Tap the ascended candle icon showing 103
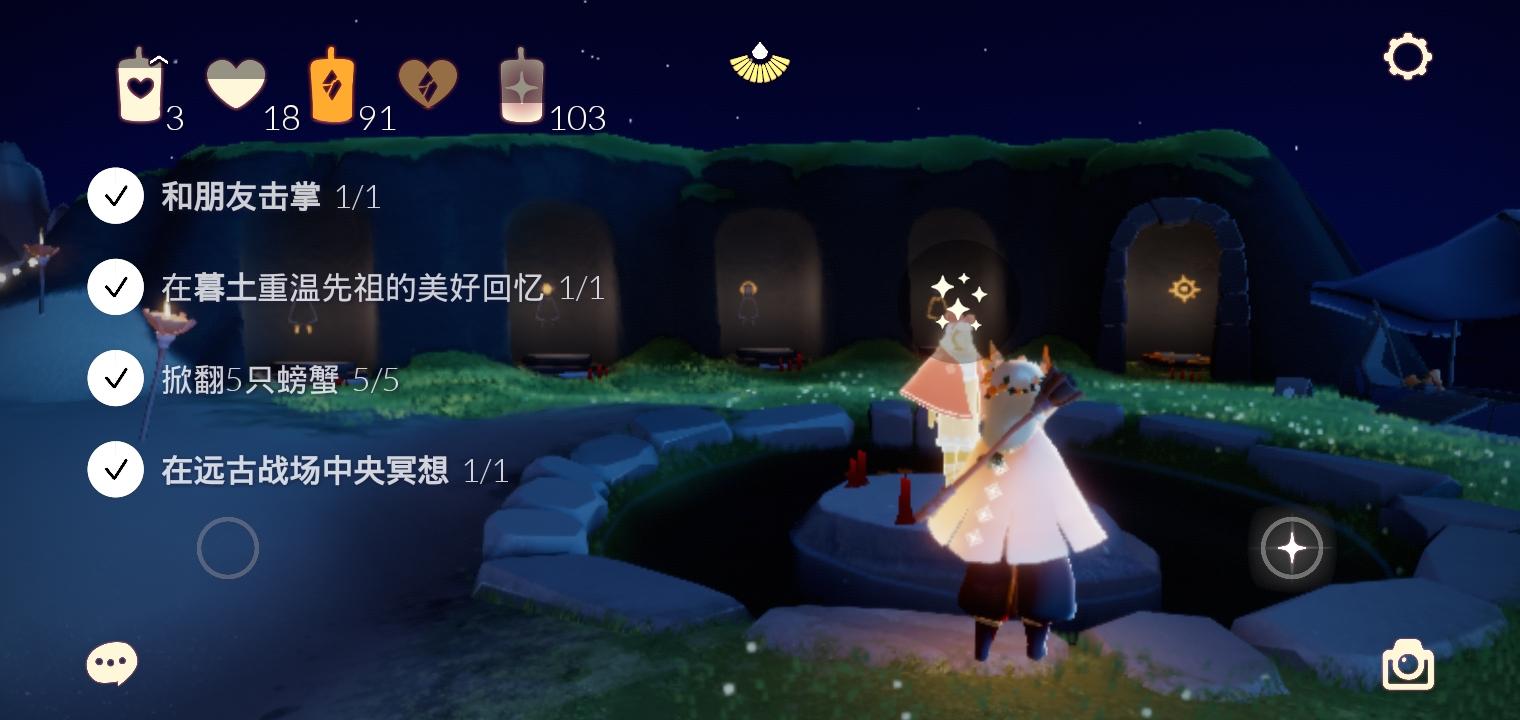 pos(521,88)
